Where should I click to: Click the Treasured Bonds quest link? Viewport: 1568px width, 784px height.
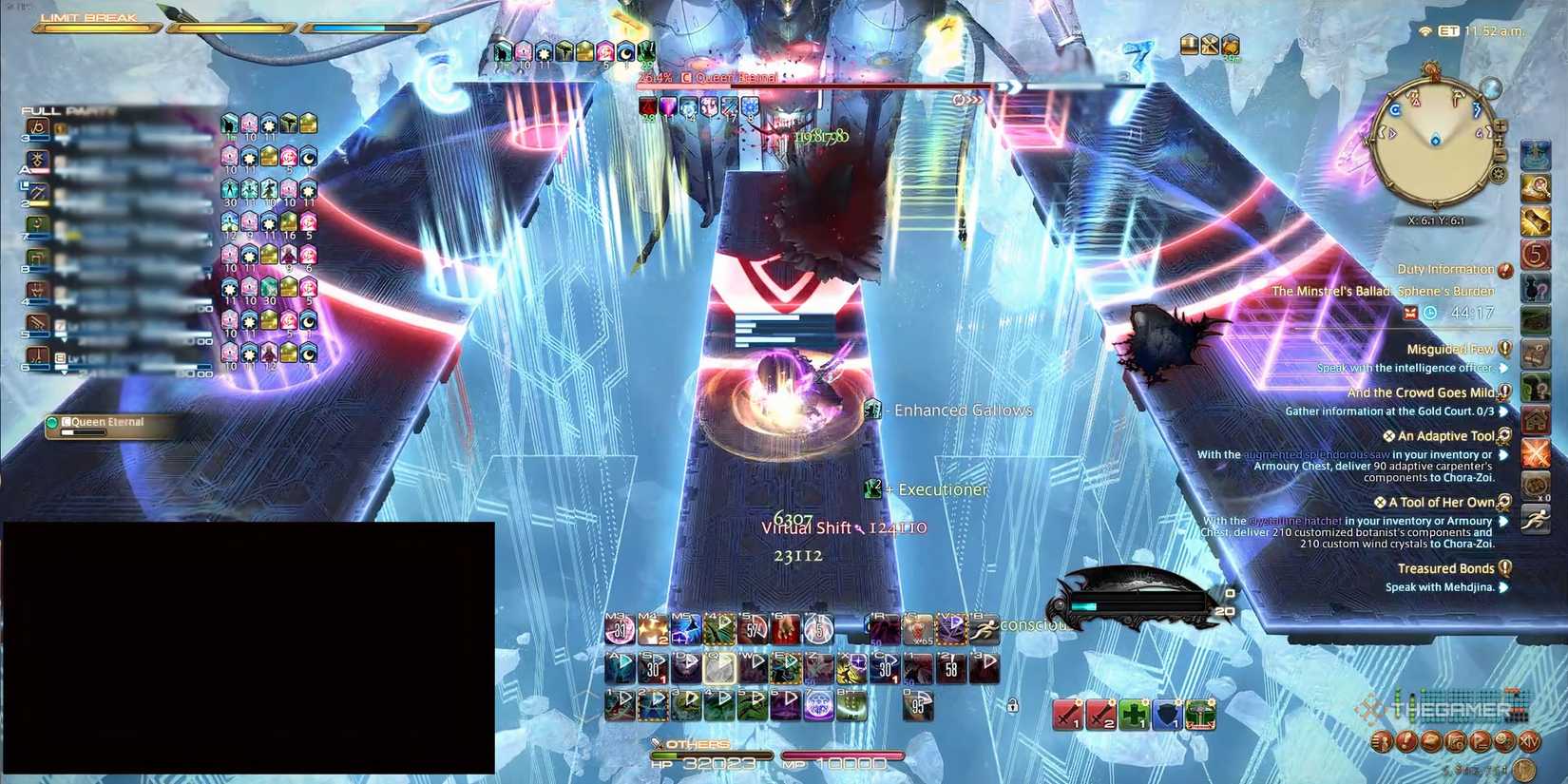1448,567
